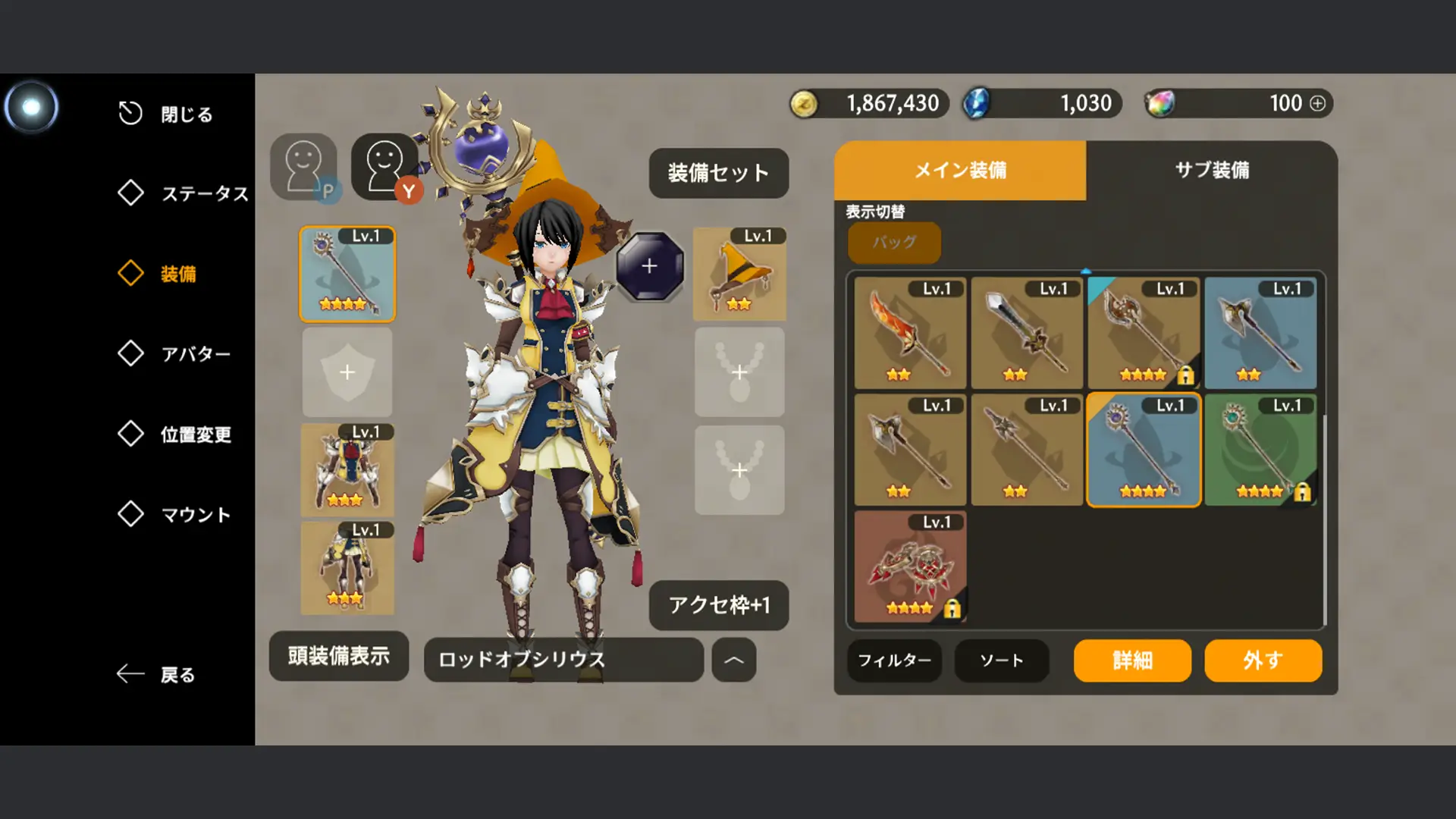The image size is (1456, 819).
Task: Toggle the 頭装備表示 head gear display
Action: 338,657
